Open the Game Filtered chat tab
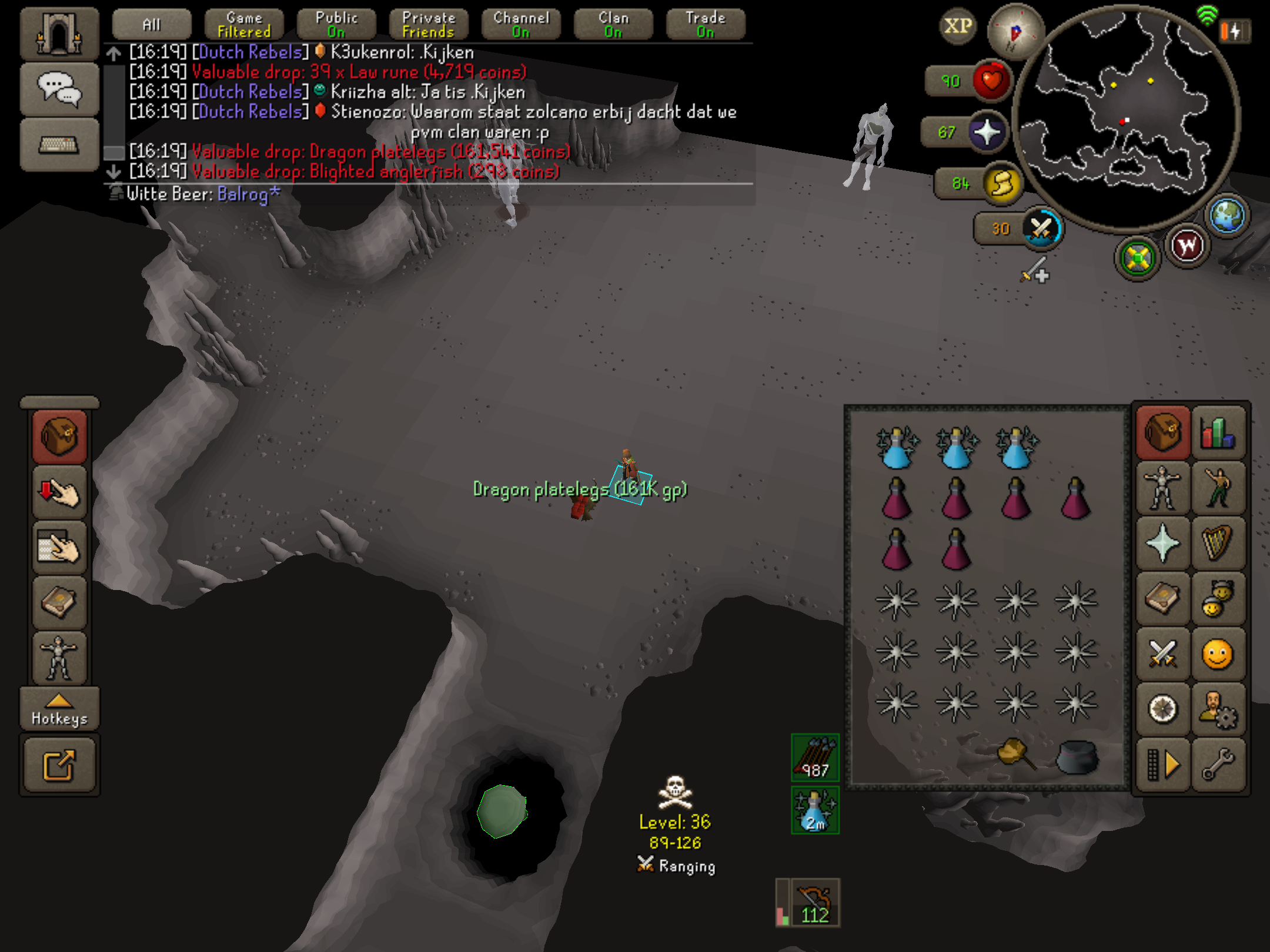 (x=244, y=25)
